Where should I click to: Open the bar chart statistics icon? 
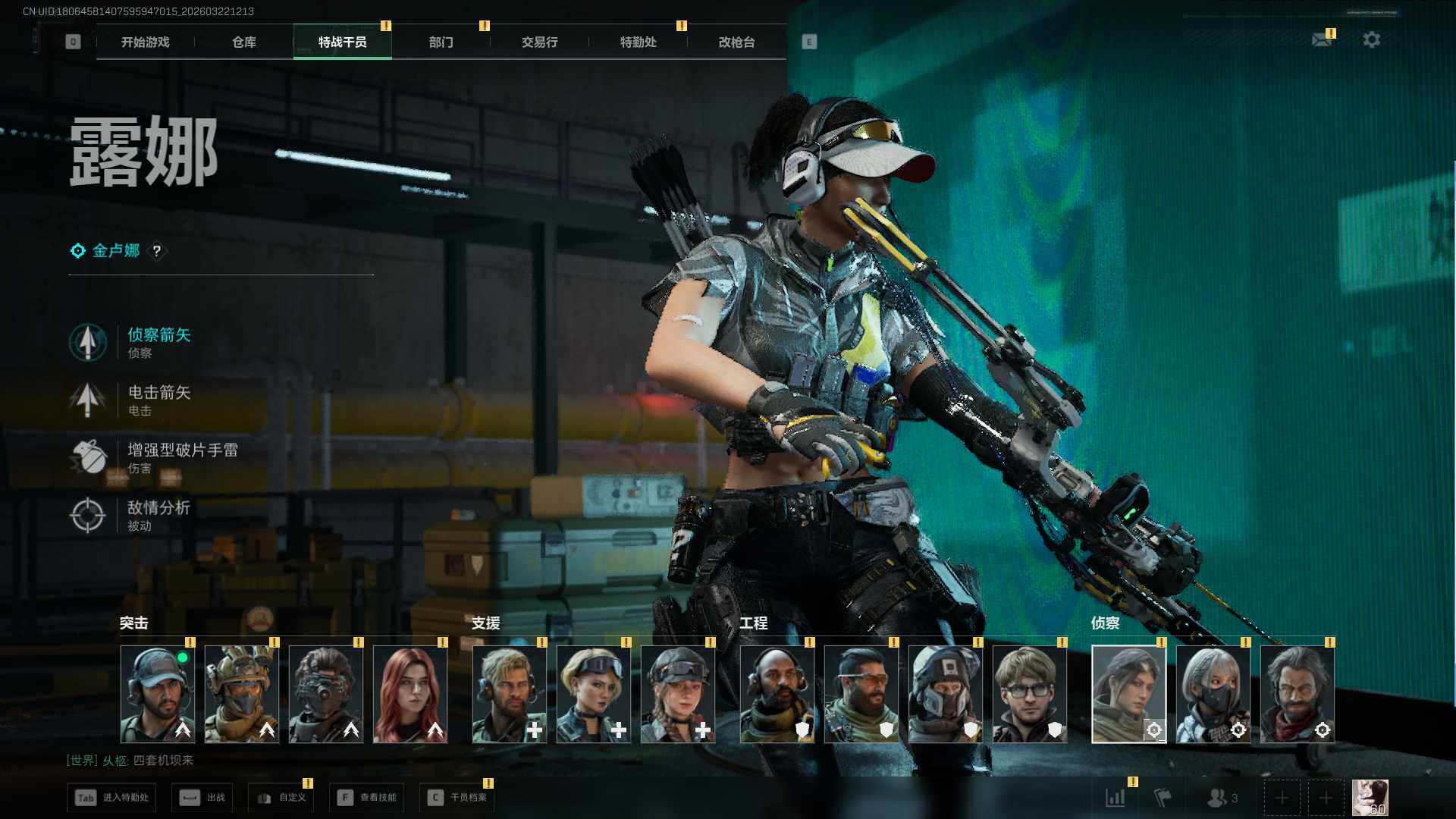coord(1116,798)
